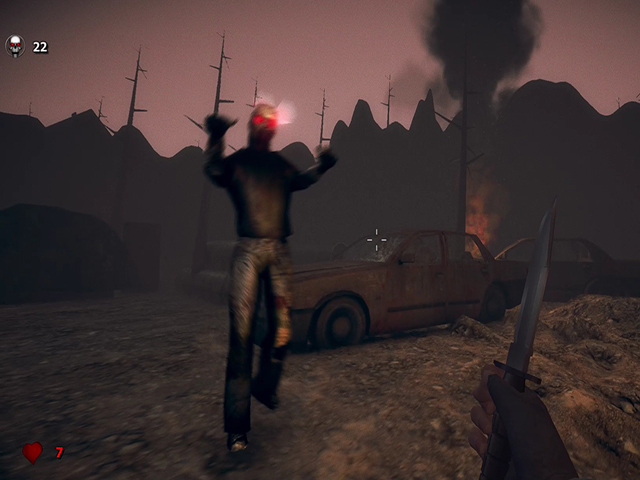Click the red heart health icon
Image resolution: width=640 pixels, height=480 pixels.
(33, 452)
